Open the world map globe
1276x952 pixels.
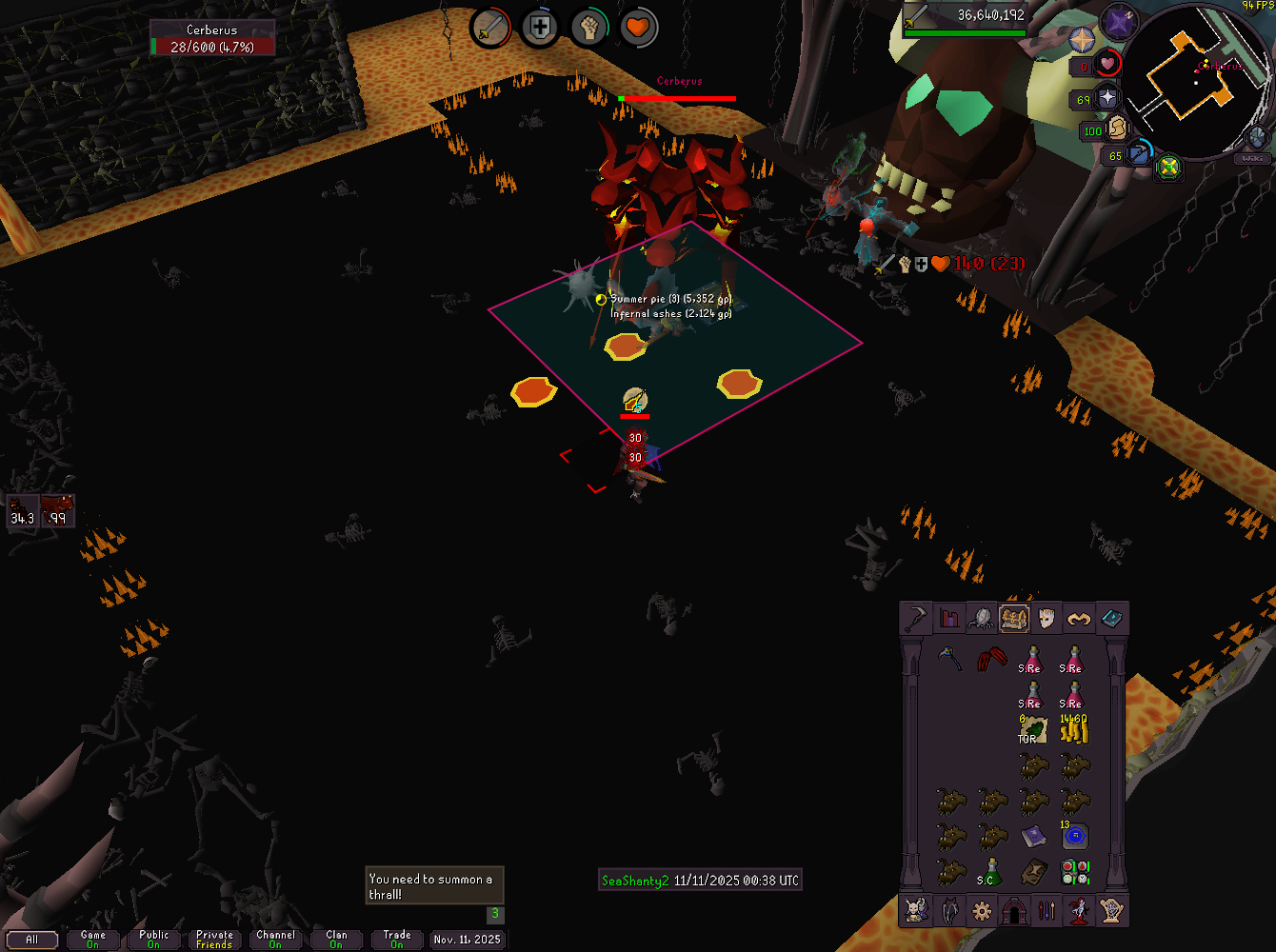[1256, 139]
